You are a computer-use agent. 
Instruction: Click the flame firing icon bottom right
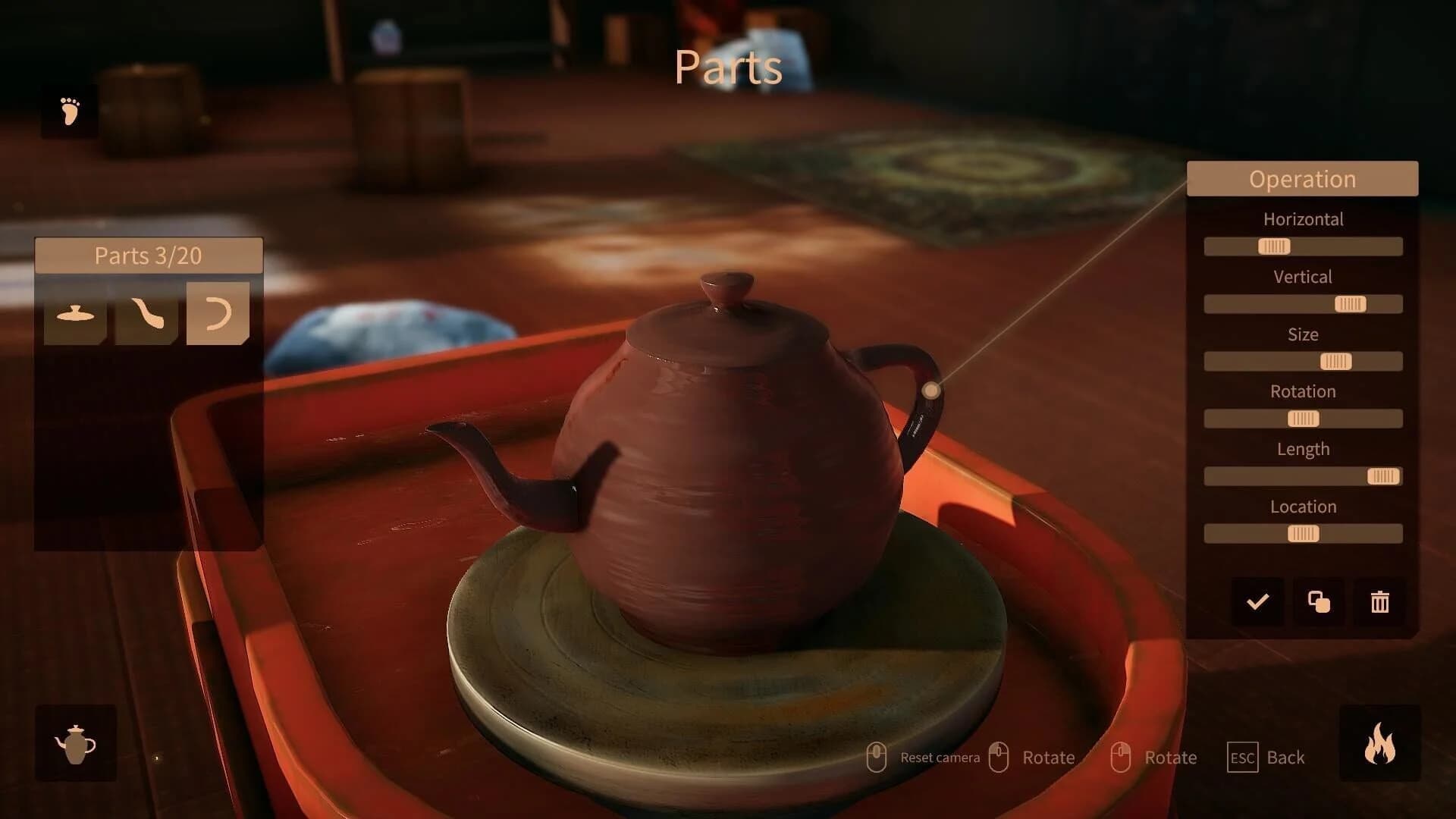tap(1380, 742)
